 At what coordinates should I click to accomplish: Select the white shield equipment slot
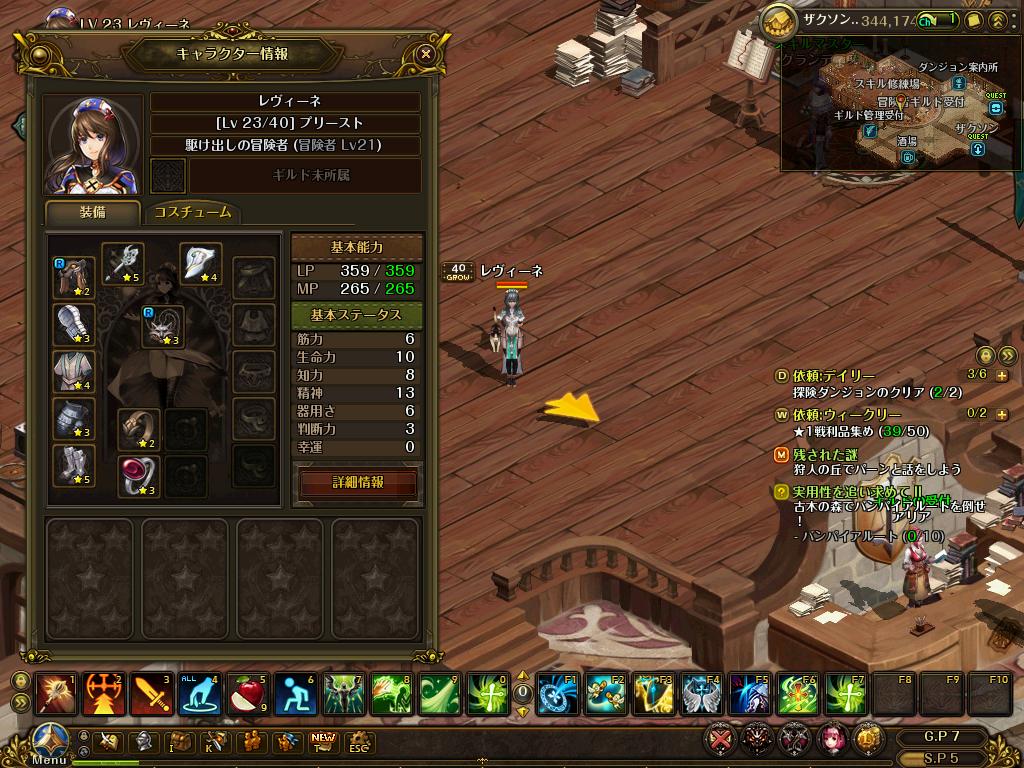pyautogui.click(x=200, y=264)
